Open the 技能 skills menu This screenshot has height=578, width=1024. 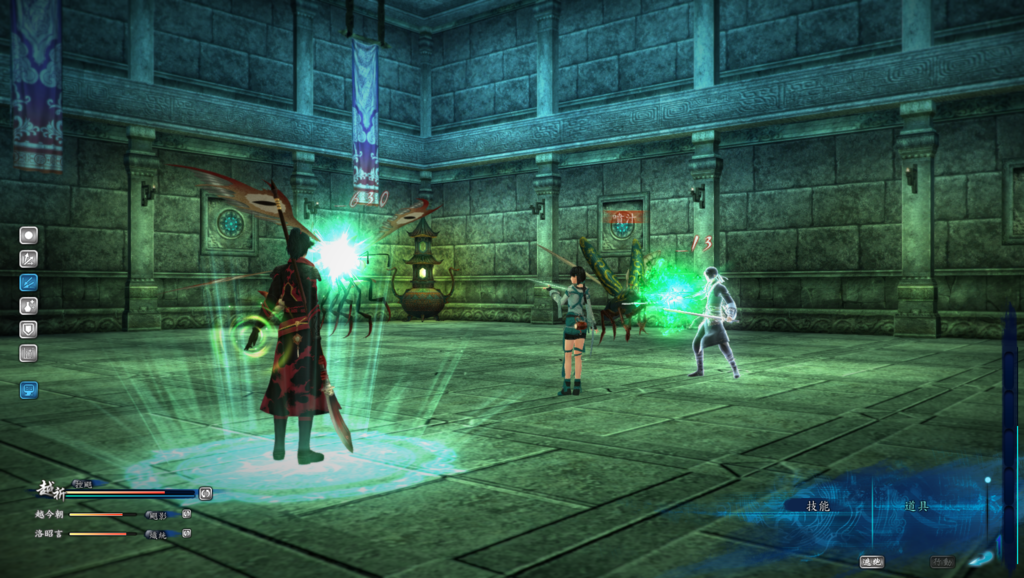pyautogui.click(x=819, y=506)
